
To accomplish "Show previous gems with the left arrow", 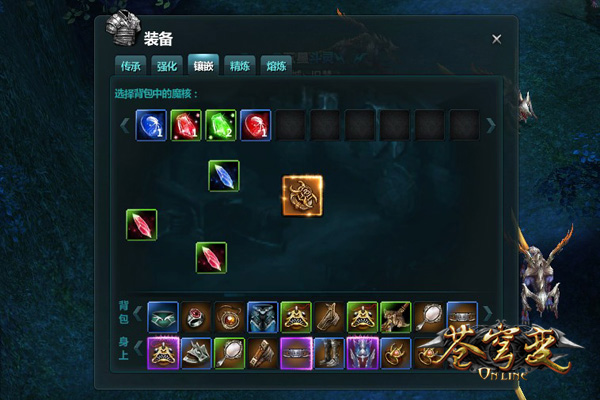I will (125, 125).
